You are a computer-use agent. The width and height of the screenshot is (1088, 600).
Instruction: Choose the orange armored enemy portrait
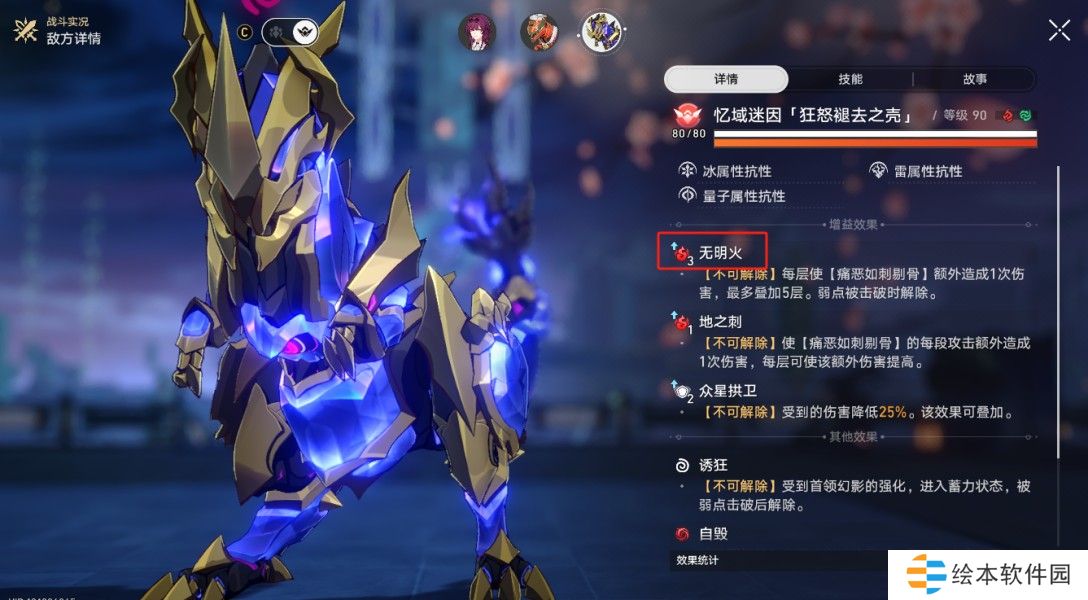point(539,32)
